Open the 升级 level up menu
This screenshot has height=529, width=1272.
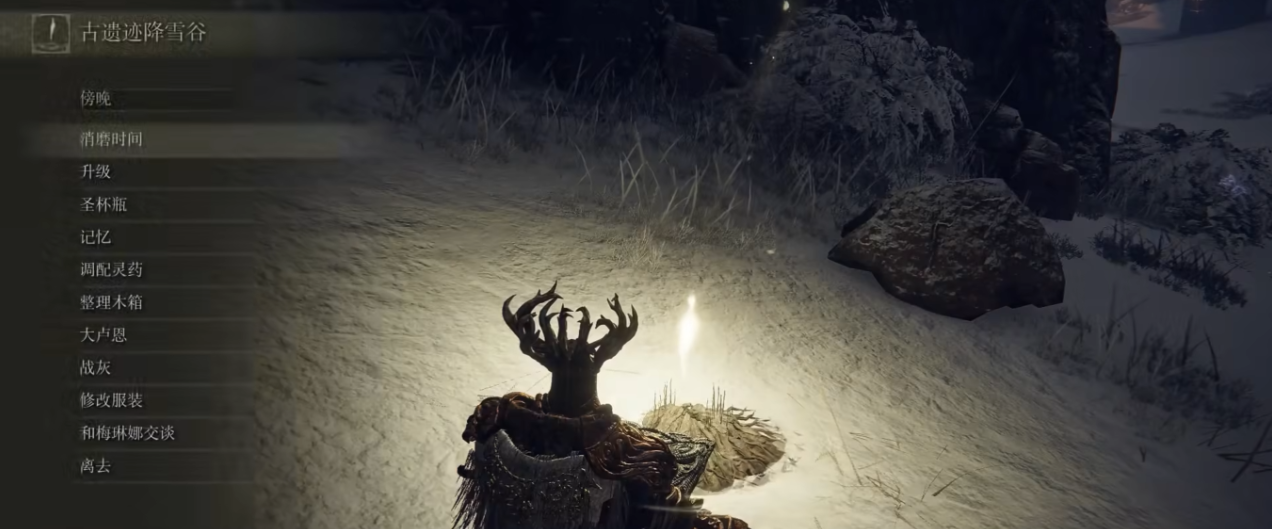96,172
